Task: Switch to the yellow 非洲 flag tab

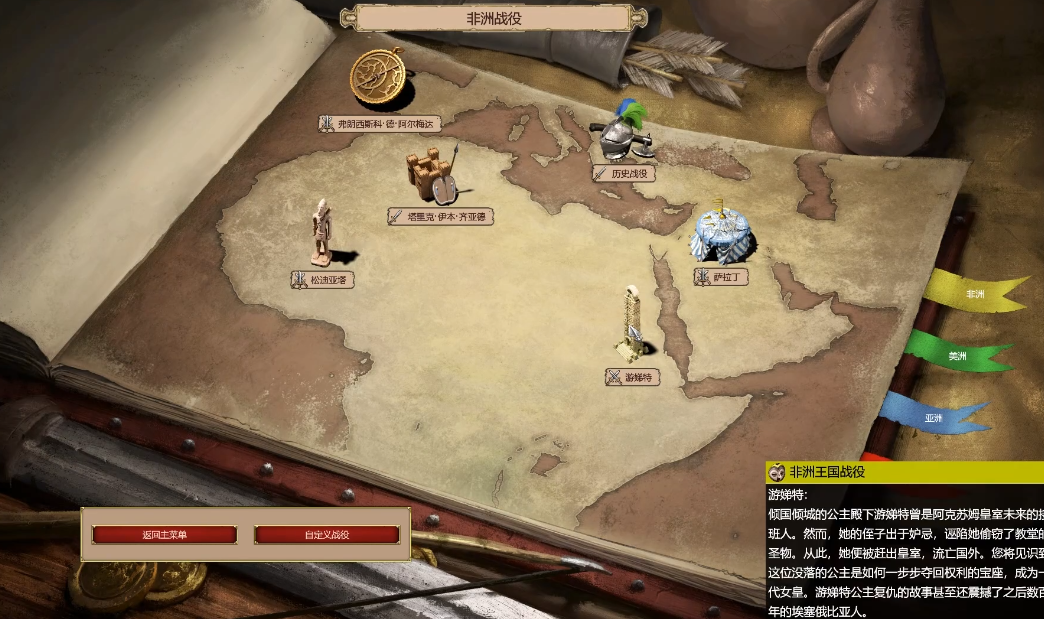Action: [x=973, y=293]
